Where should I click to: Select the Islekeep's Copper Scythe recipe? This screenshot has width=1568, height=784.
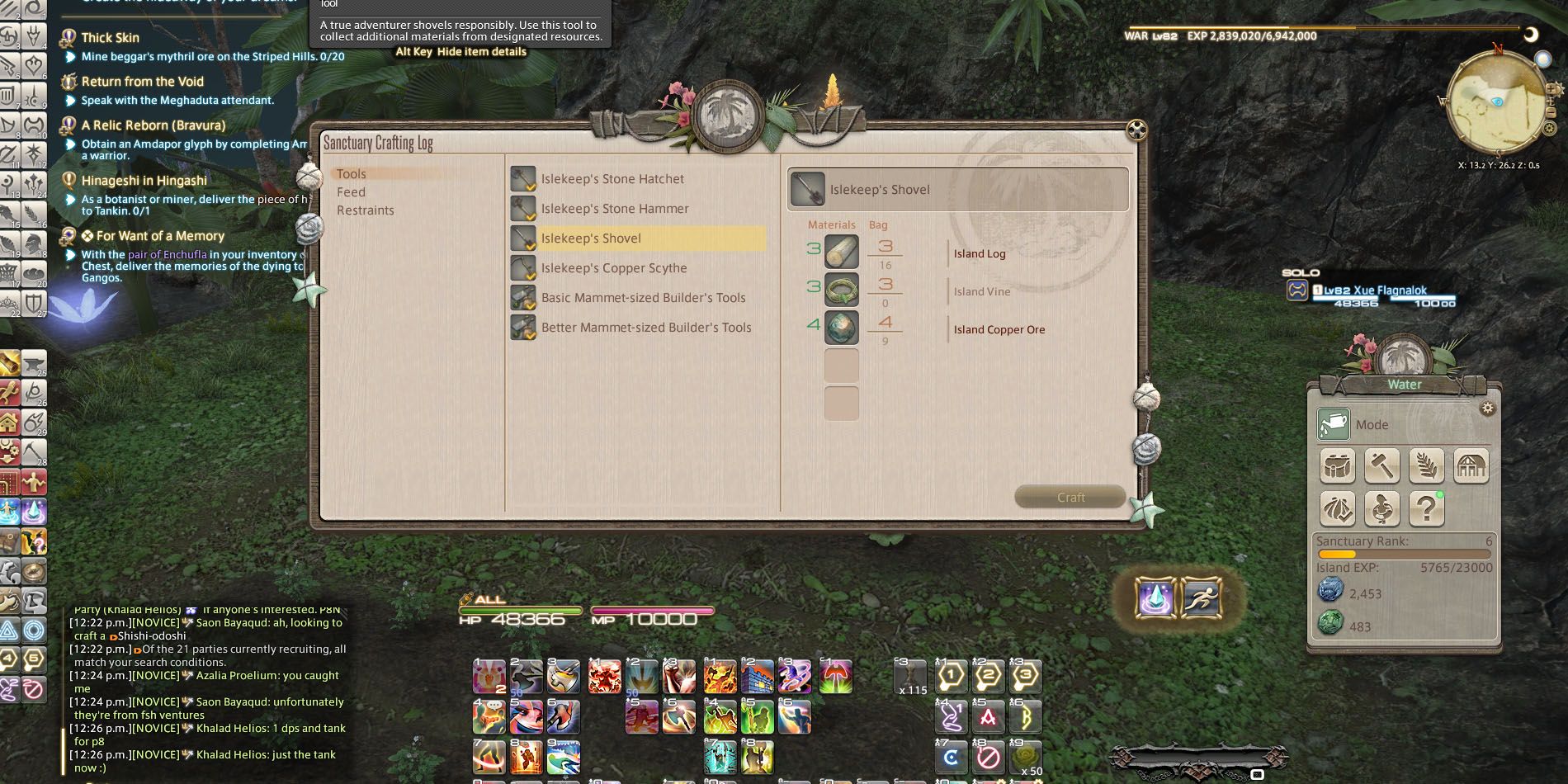tap(614, 267)
